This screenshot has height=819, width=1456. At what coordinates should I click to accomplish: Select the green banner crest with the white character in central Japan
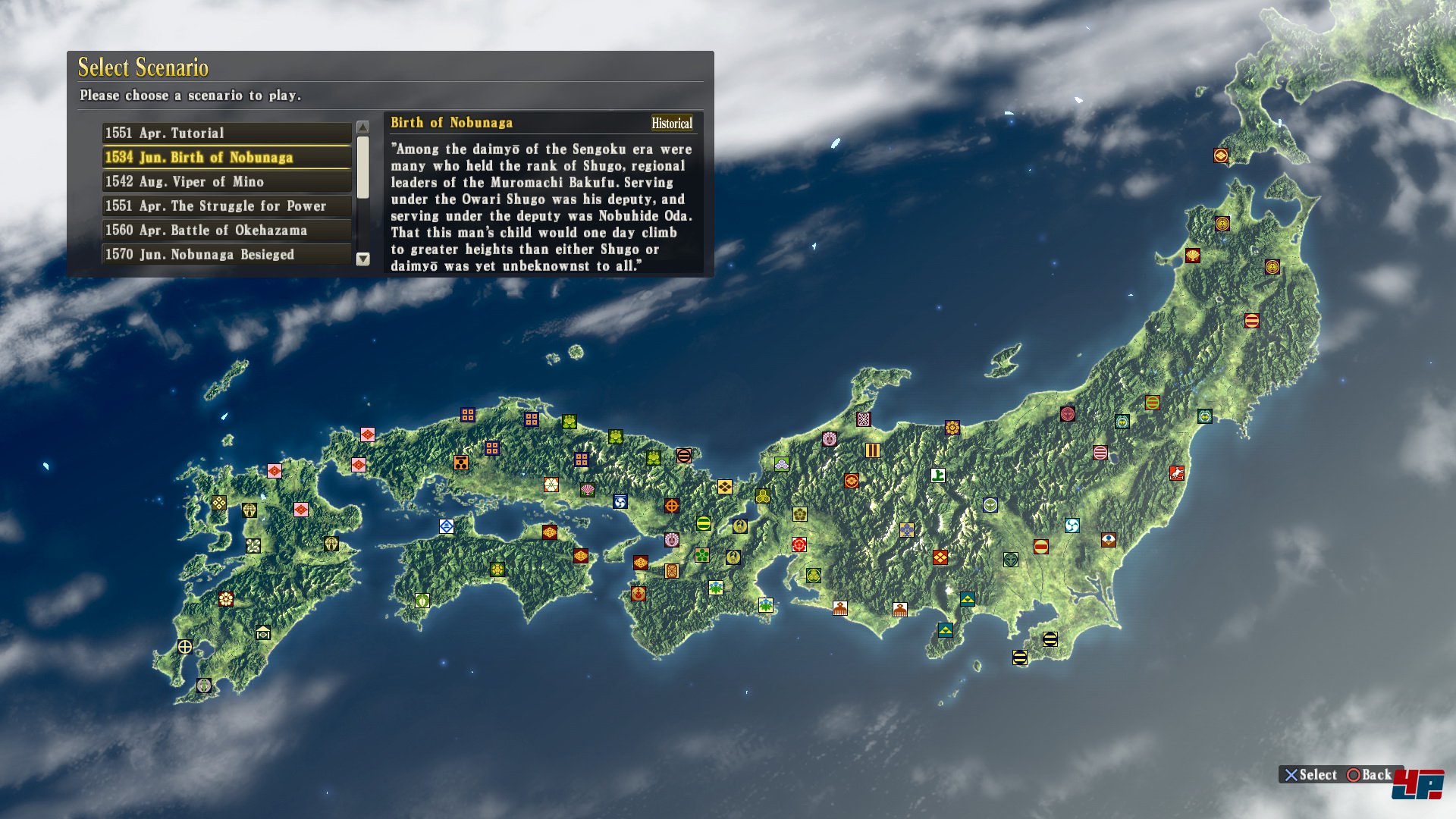point(938,476)
